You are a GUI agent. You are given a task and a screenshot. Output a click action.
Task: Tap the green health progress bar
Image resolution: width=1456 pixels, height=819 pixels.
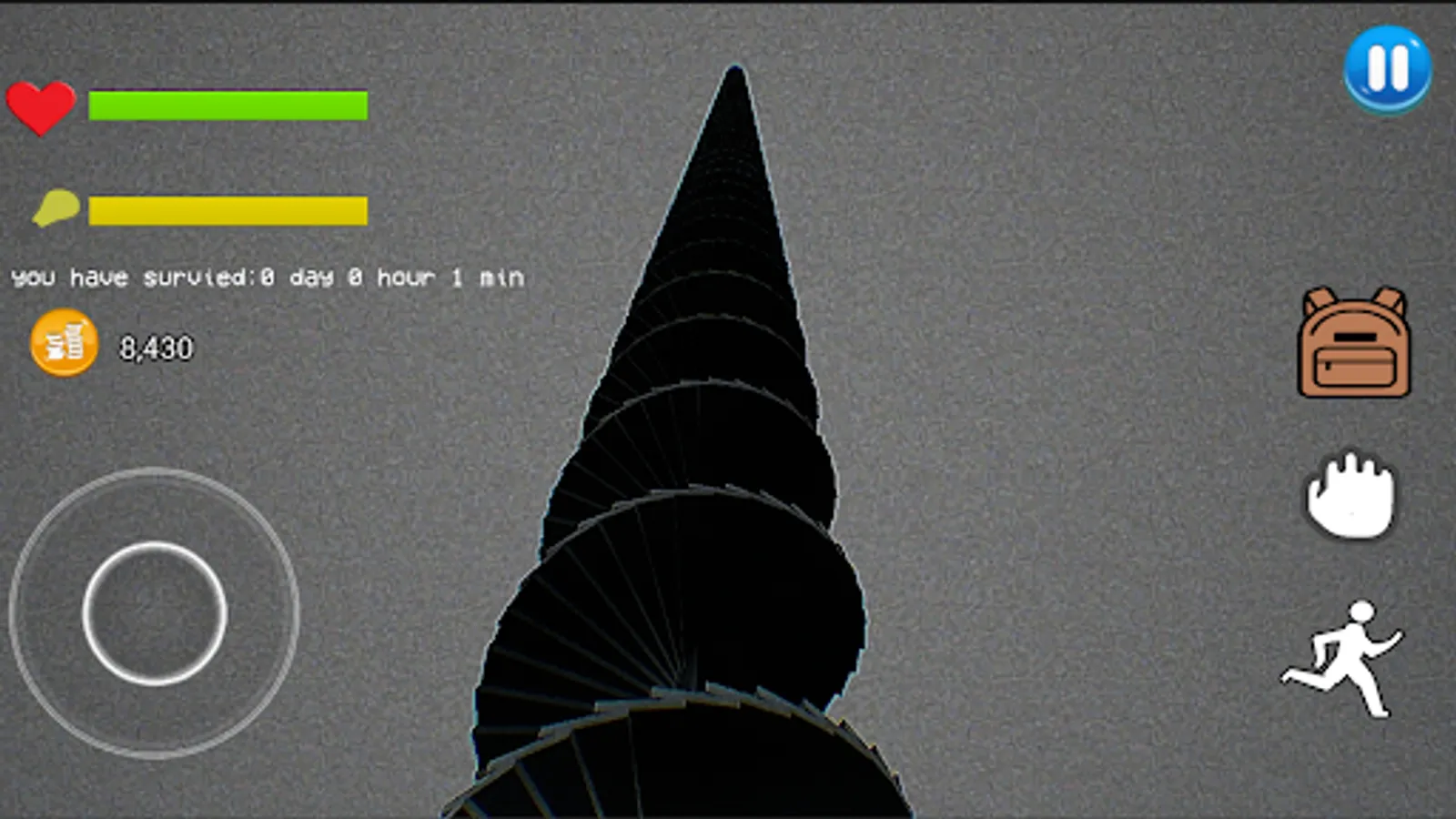point(227,105)
